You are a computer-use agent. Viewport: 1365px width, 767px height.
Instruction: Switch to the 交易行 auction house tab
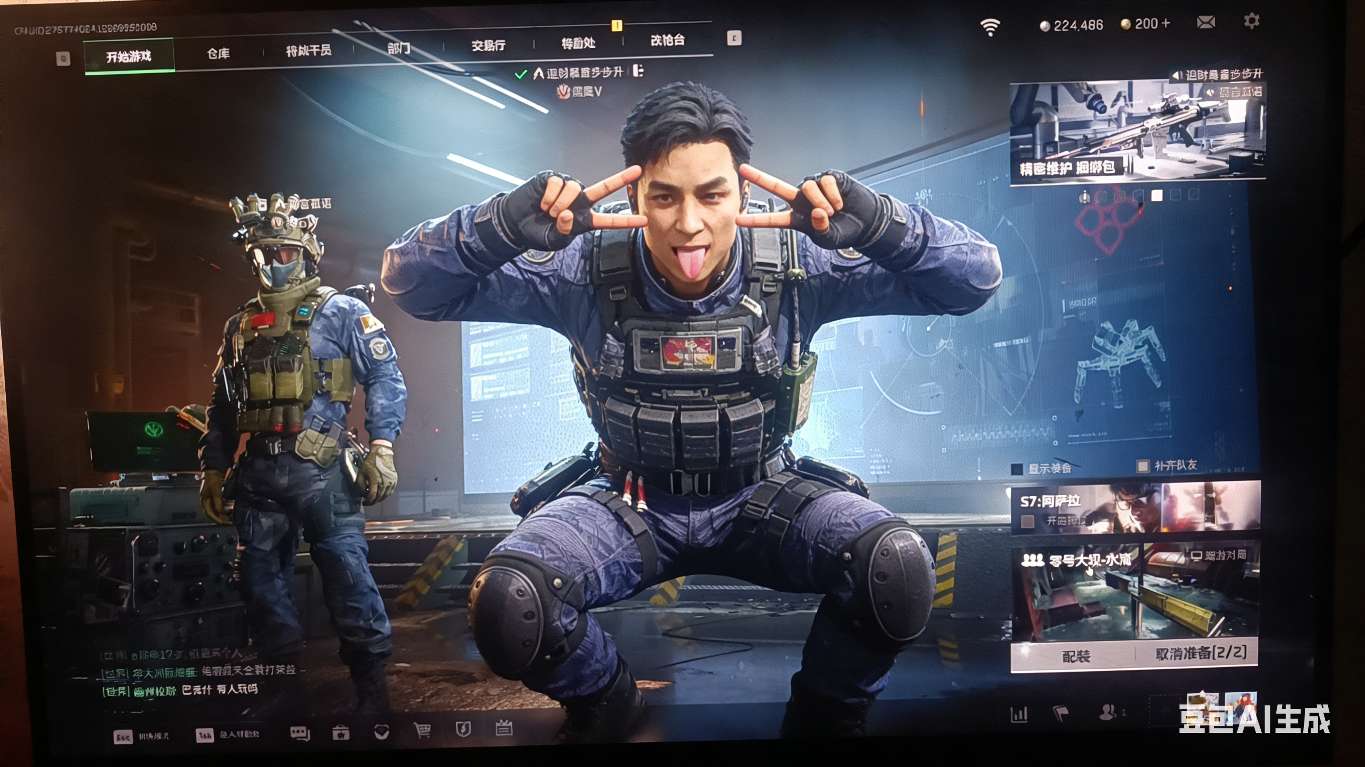coord(488,45)
